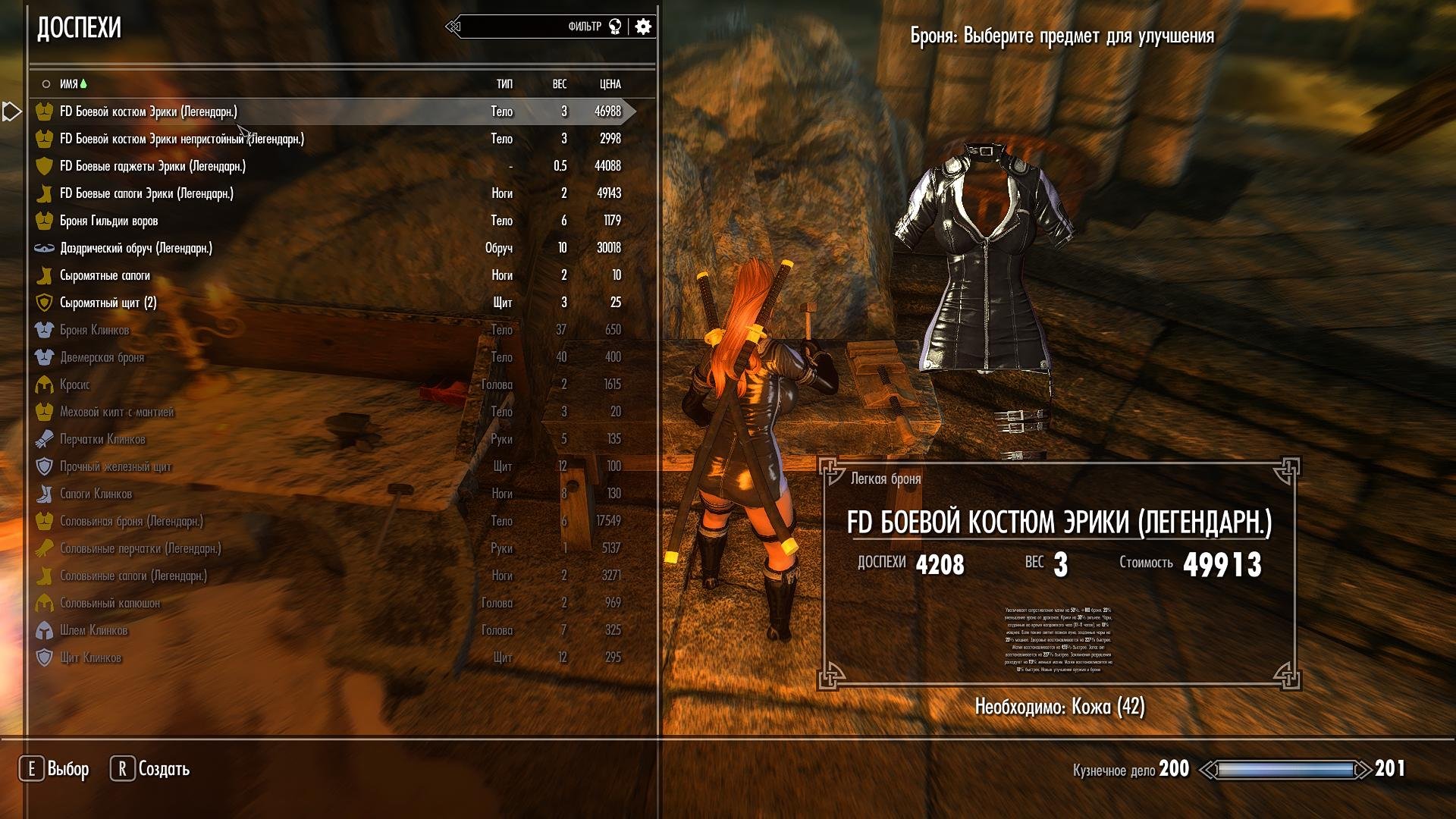This screenshot has height=819, width=1456.
Task: Open the filter gear settings icon
Action: click(x=643, y=27)
